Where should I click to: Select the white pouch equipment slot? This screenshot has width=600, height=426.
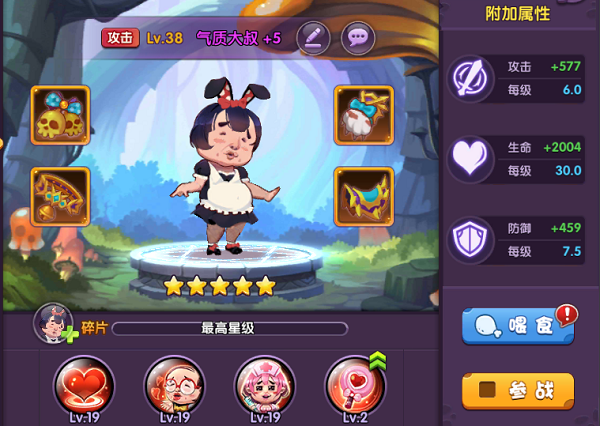[x=364, y=115]
